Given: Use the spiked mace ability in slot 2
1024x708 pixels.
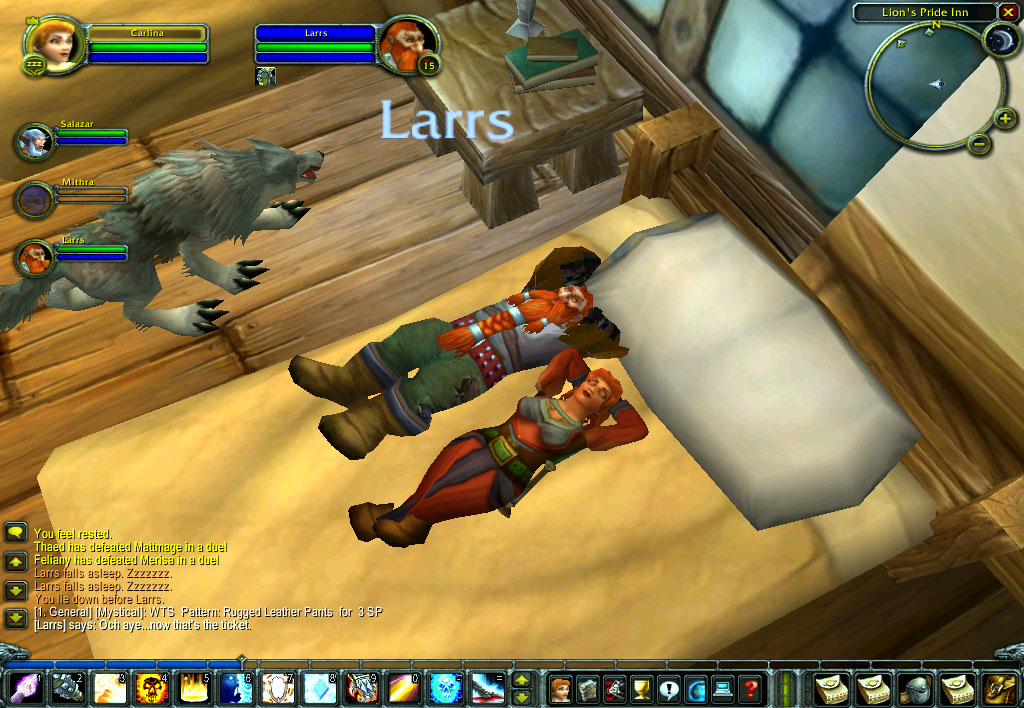Looking at the screenshot, I should click(x=68, y=689).
